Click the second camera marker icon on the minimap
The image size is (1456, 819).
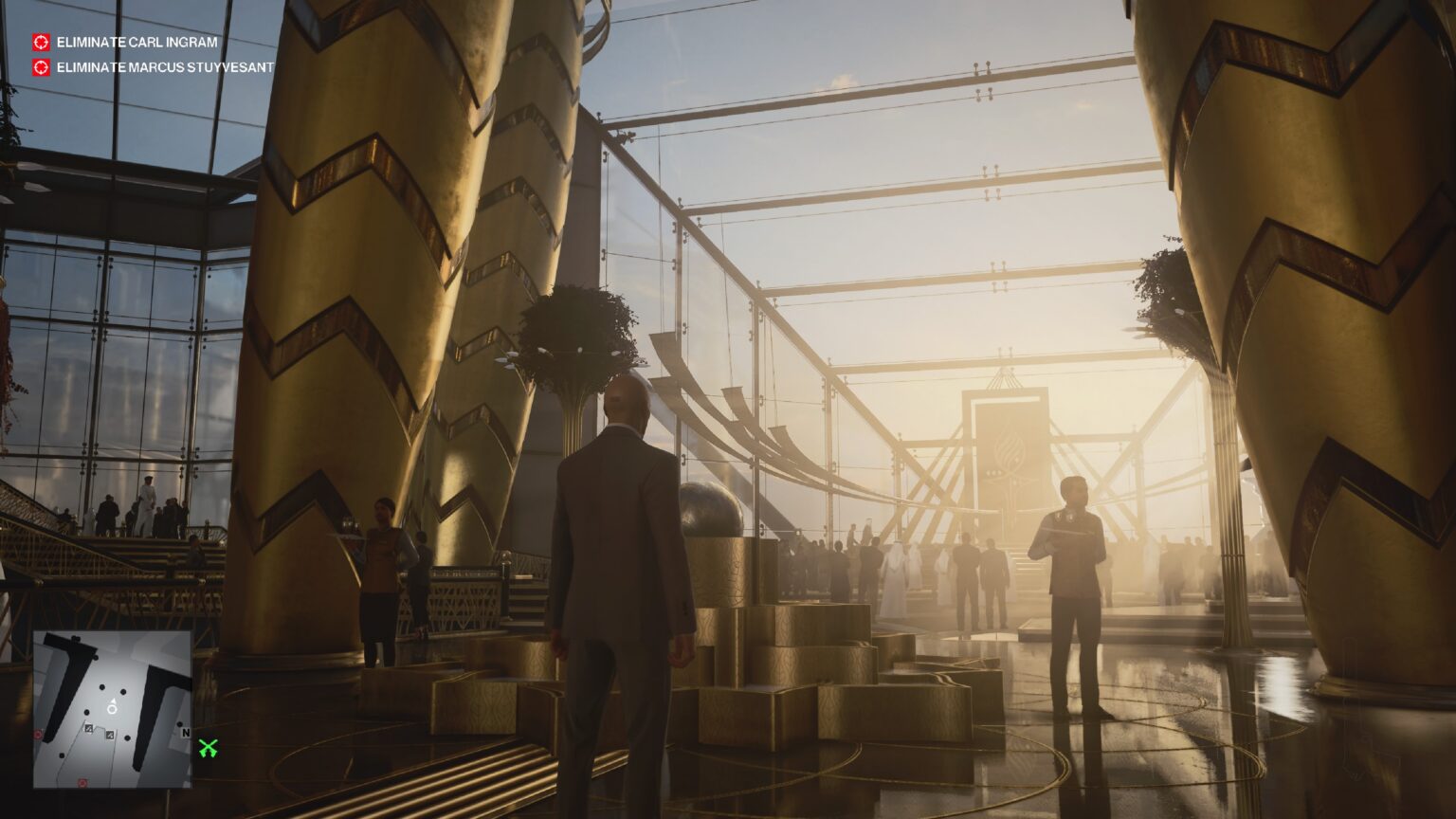pos(109,736)
